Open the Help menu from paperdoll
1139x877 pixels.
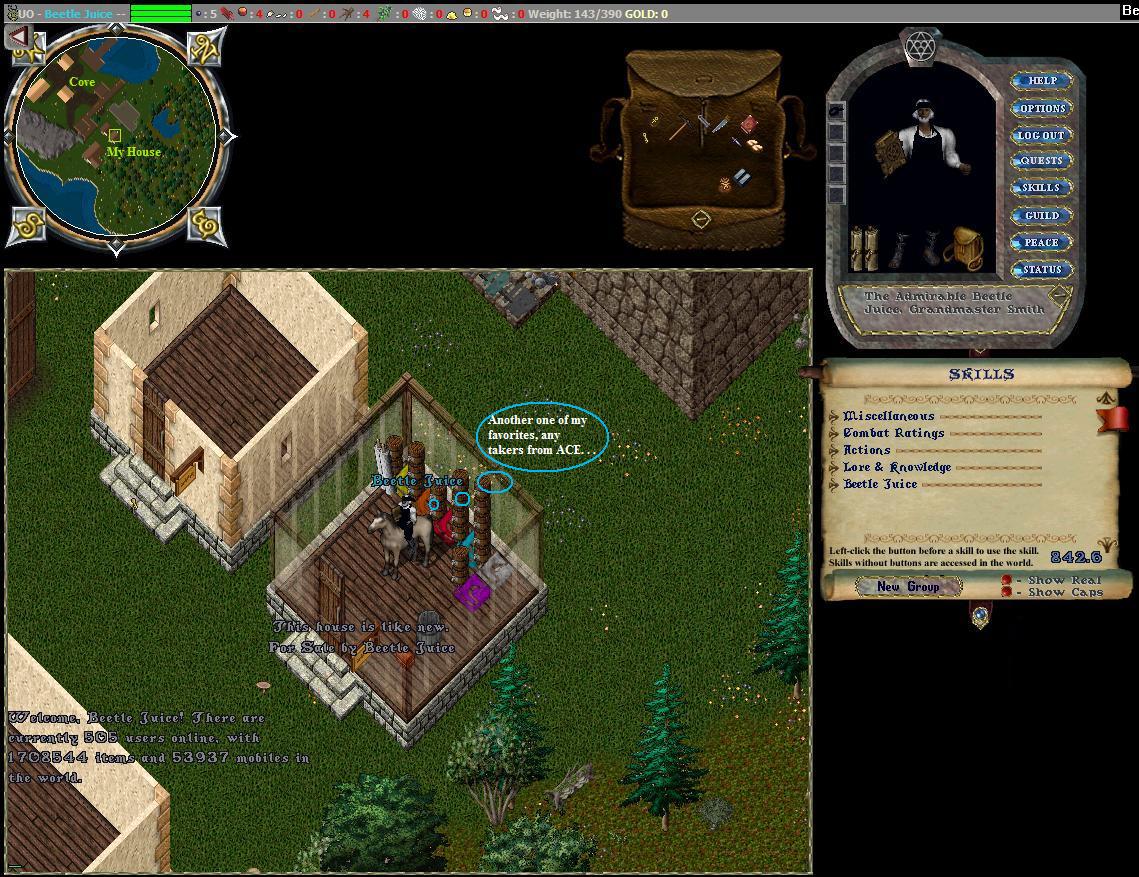point(1041,81)
